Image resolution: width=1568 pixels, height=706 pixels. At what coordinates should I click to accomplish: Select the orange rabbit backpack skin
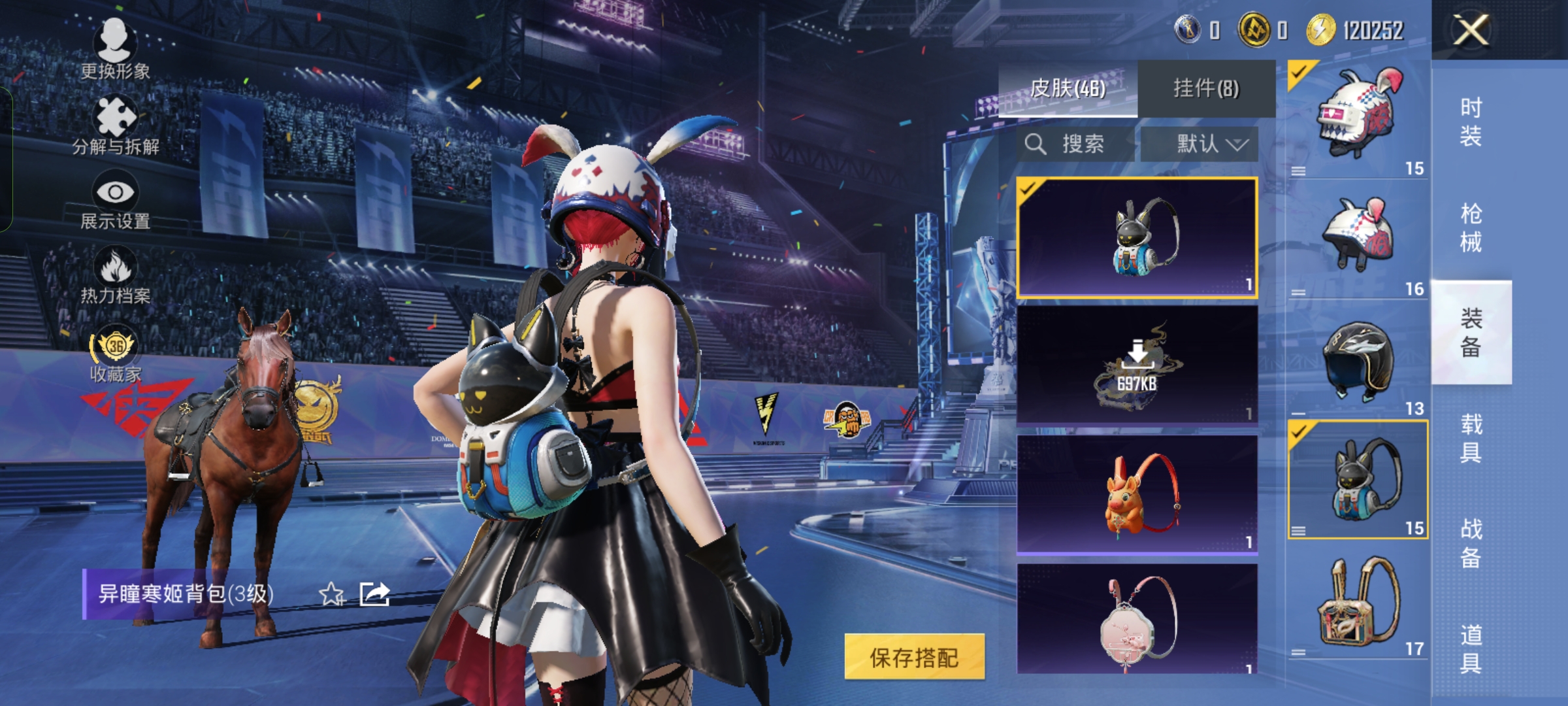1137,494
